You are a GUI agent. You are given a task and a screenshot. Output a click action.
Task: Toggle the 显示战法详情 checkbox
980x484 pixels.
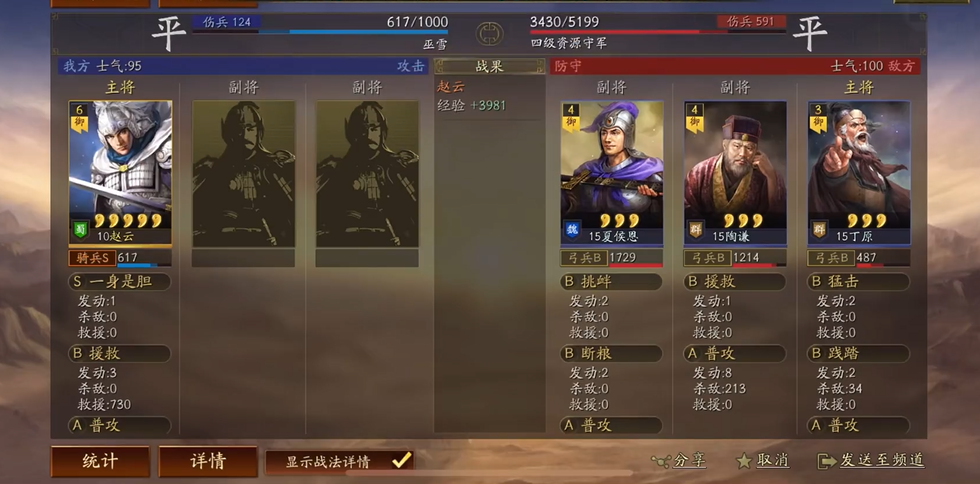[401, 460]
